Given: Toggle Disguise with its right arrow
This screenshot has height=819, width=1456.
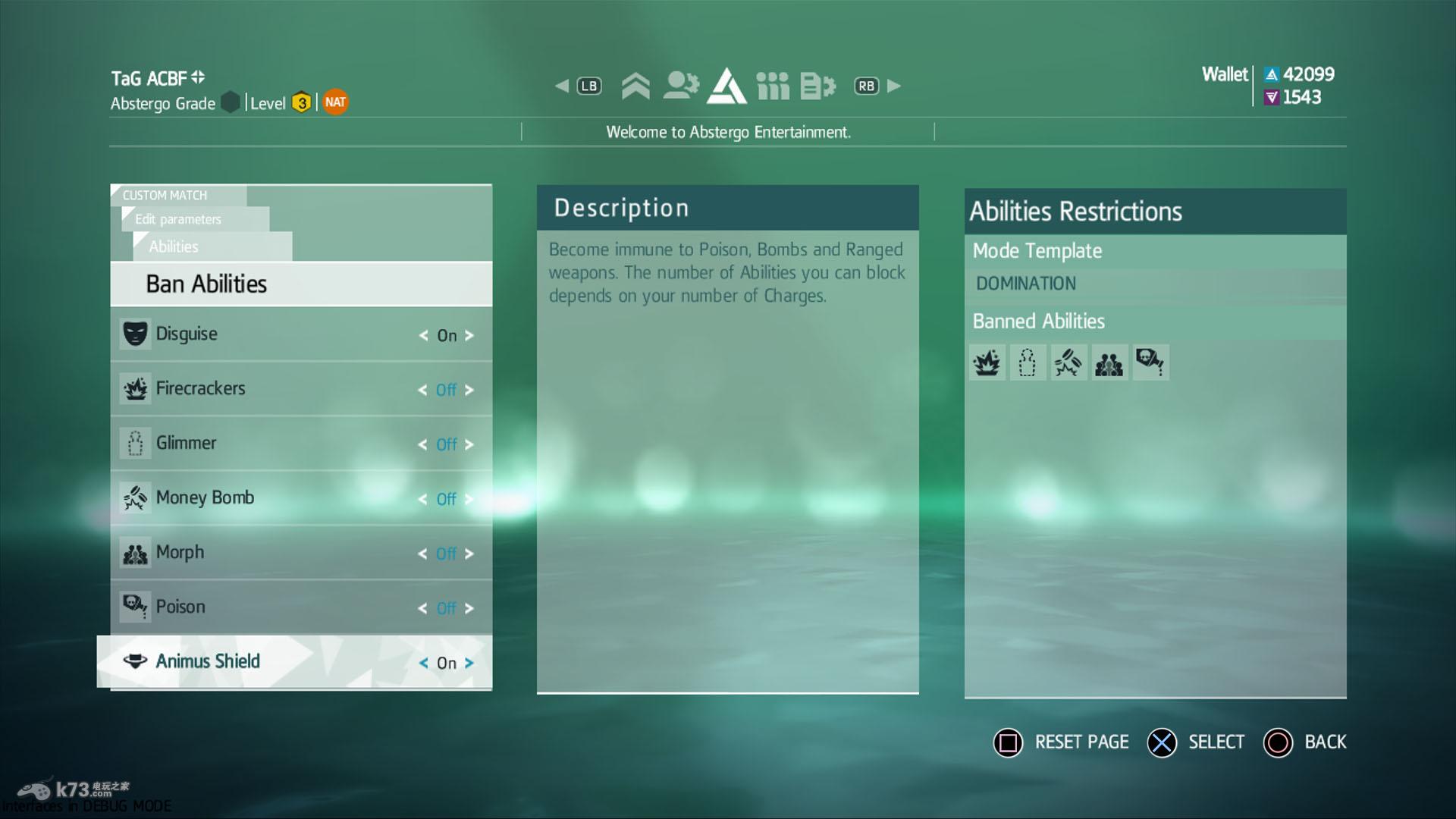Looking at the screenshot, I should point(469,335).
